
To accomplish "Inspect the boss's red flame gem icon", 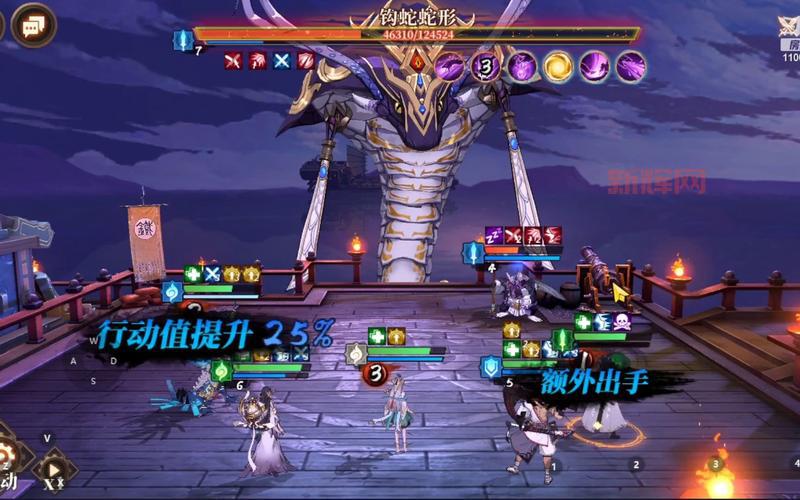I will point(415,64).
